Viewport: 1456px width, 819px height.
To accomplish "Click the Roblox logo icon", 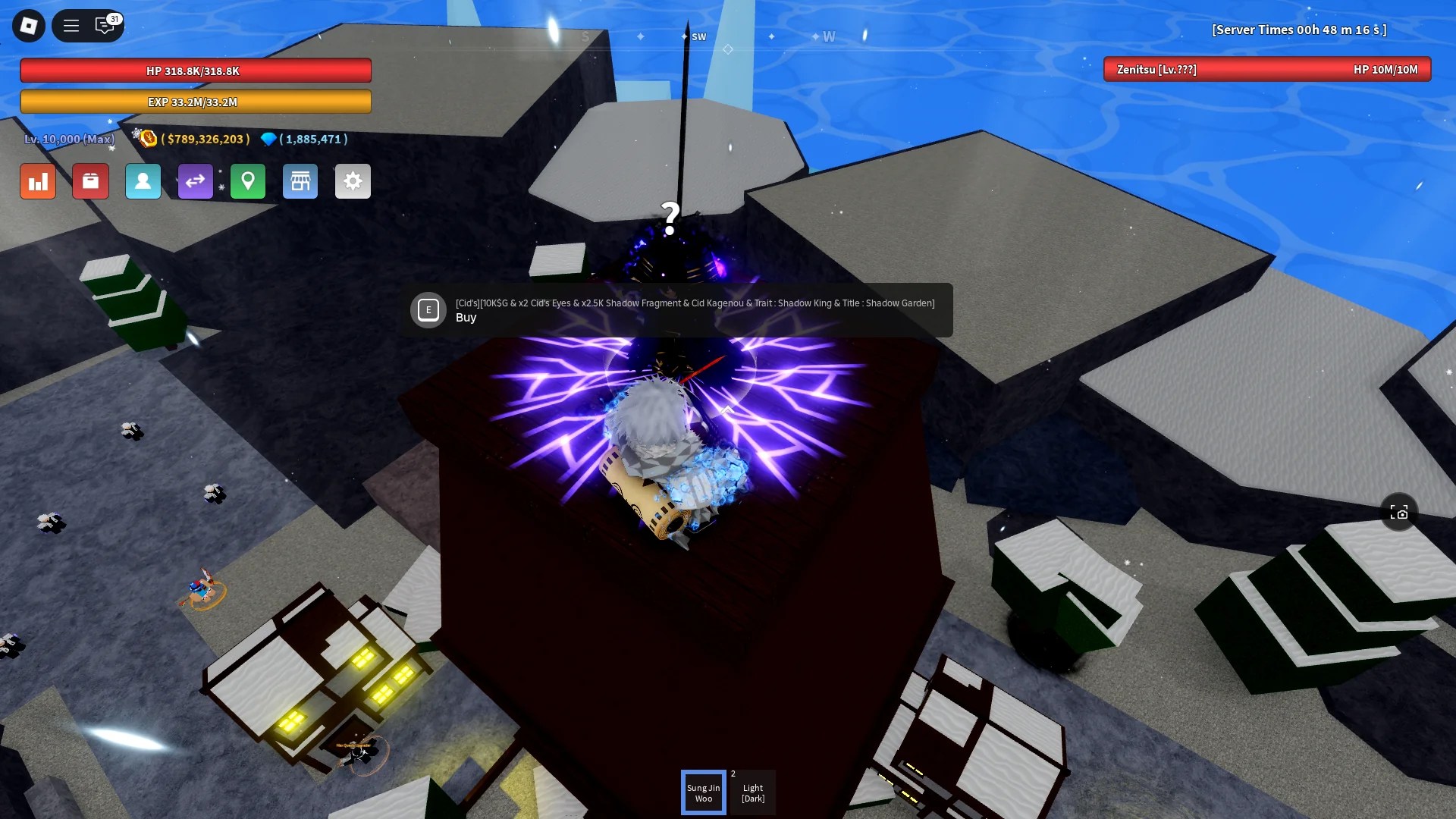I will tap(28, 25).
